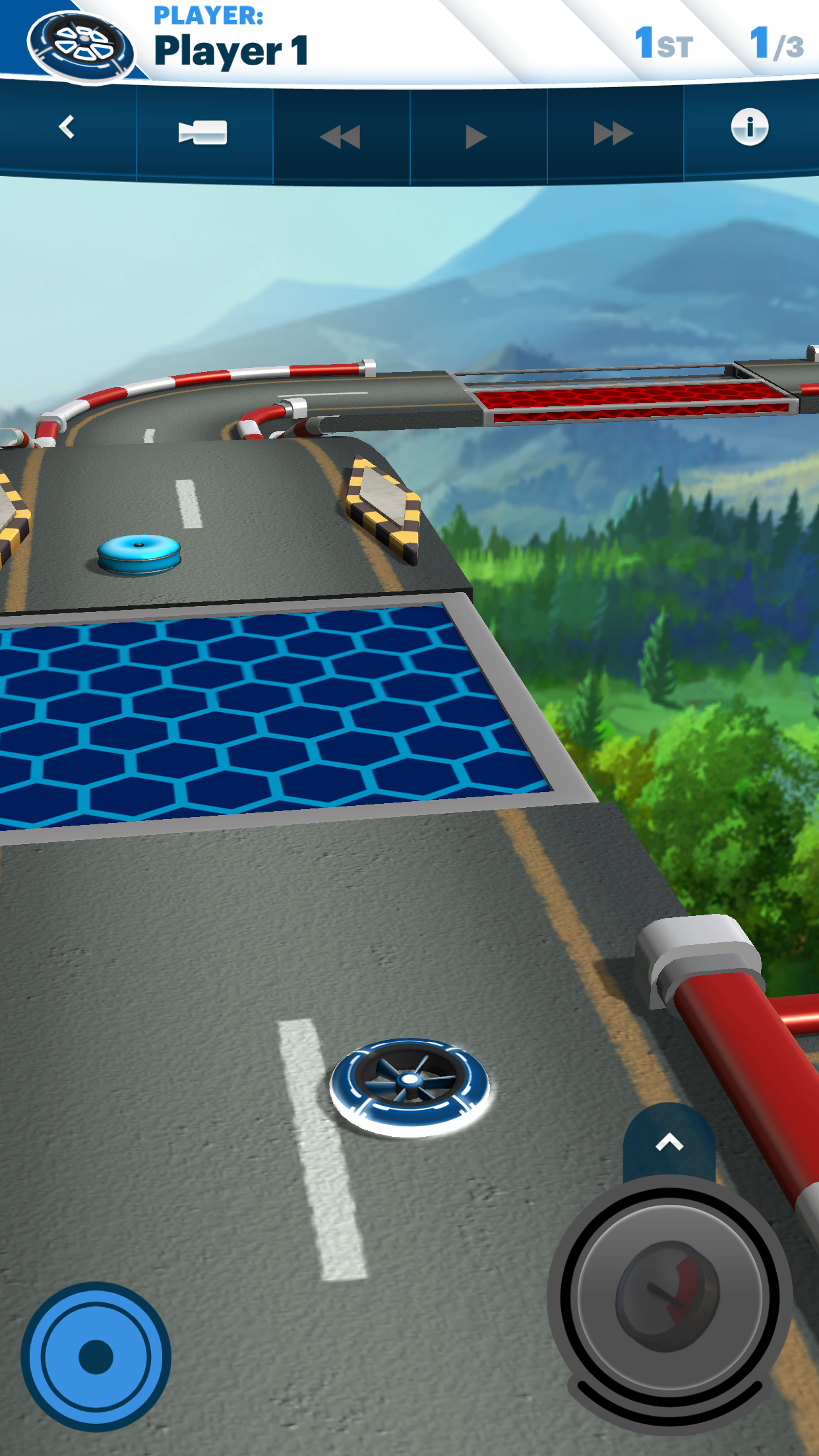This screenshot has width=819, height=1456.
Task: Switch camera view with the camera icon
Action: click(x=203, y=132)
